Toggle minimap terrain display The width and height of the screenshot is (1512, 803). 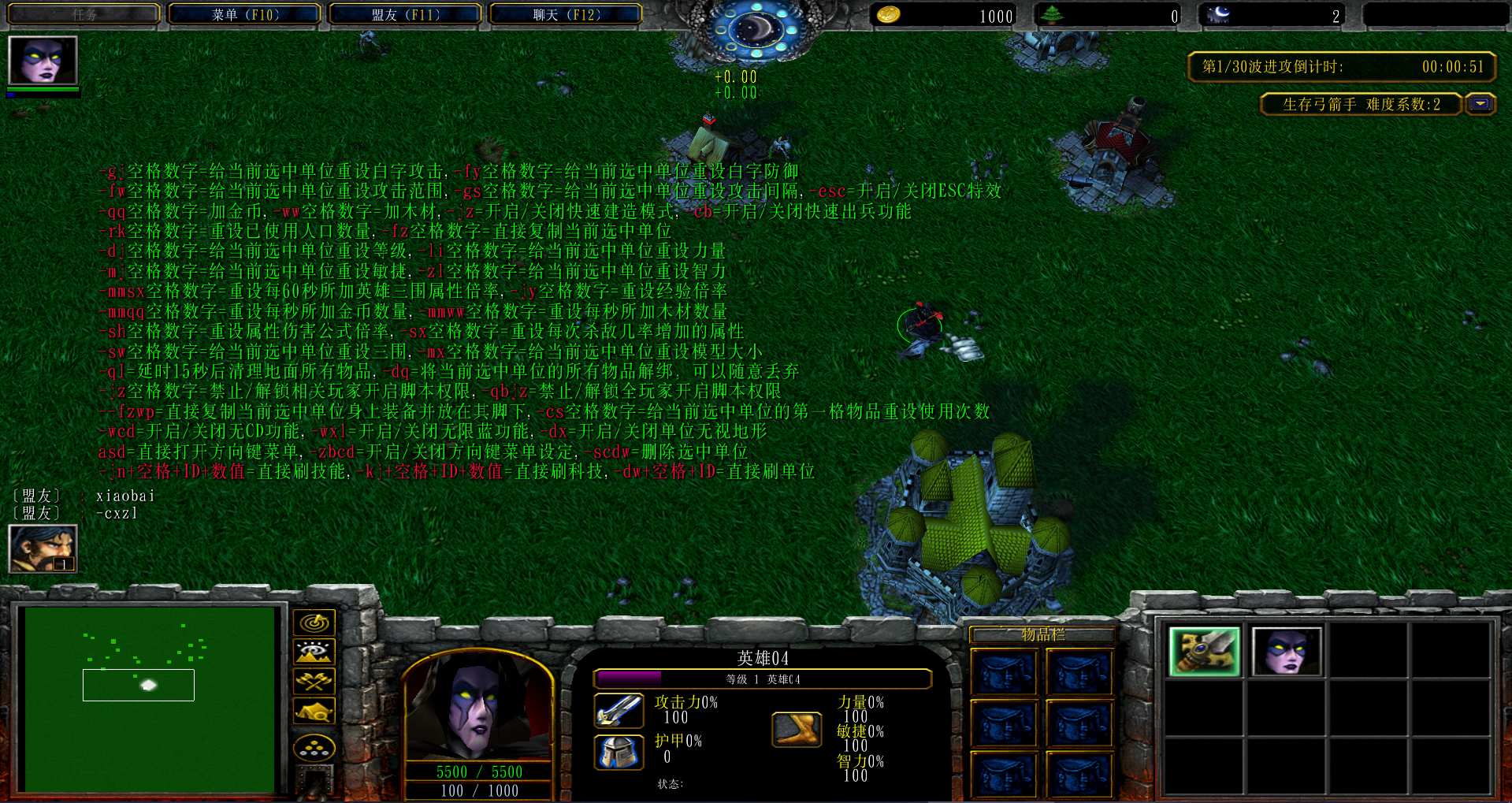[x=314, y=652]
